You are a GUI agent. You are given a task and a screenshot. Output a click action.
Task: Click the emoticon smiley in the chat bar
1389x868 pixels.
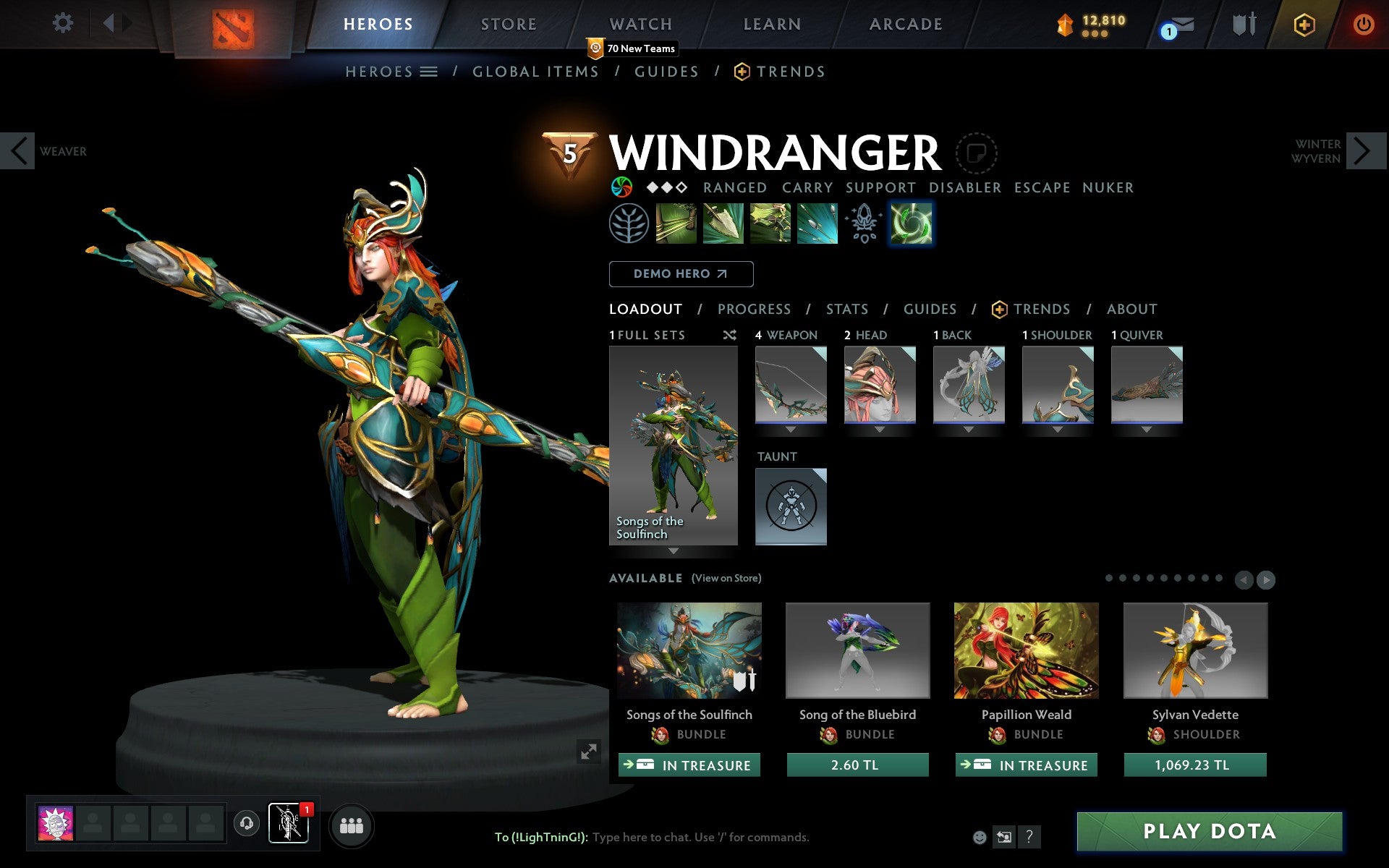tap(980, 837)
